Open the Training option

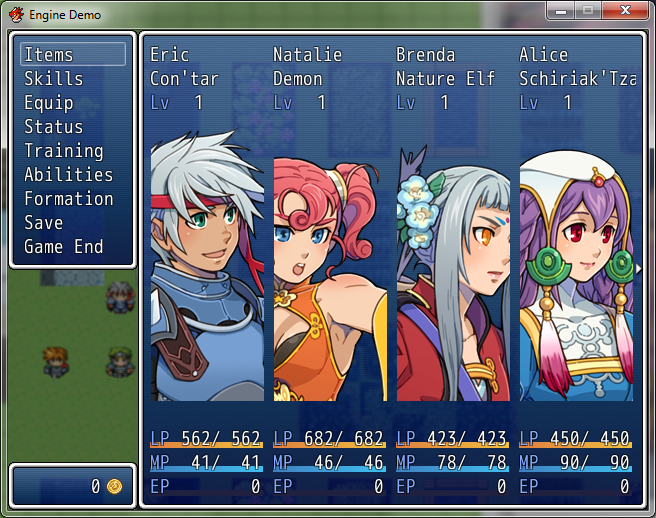[64, 150]
